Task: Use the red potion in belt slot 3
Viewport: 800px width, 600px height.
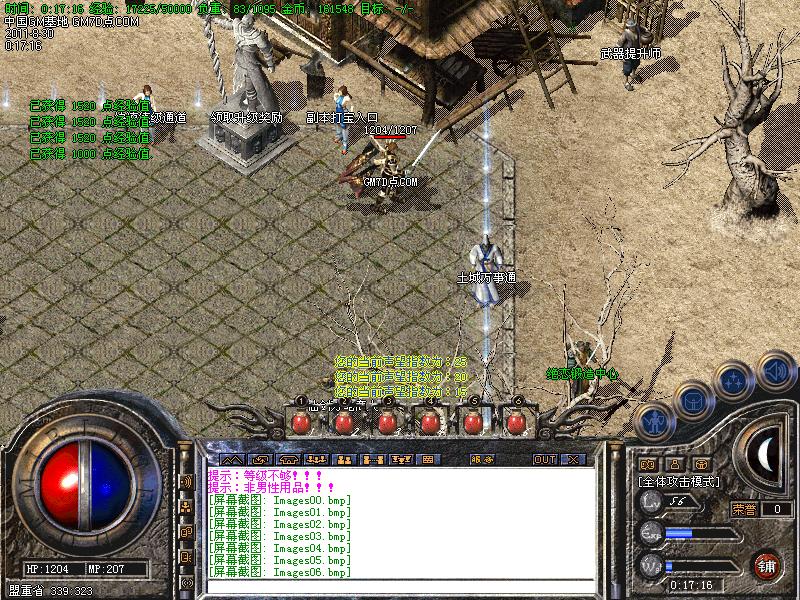Action: pos(386,423)
